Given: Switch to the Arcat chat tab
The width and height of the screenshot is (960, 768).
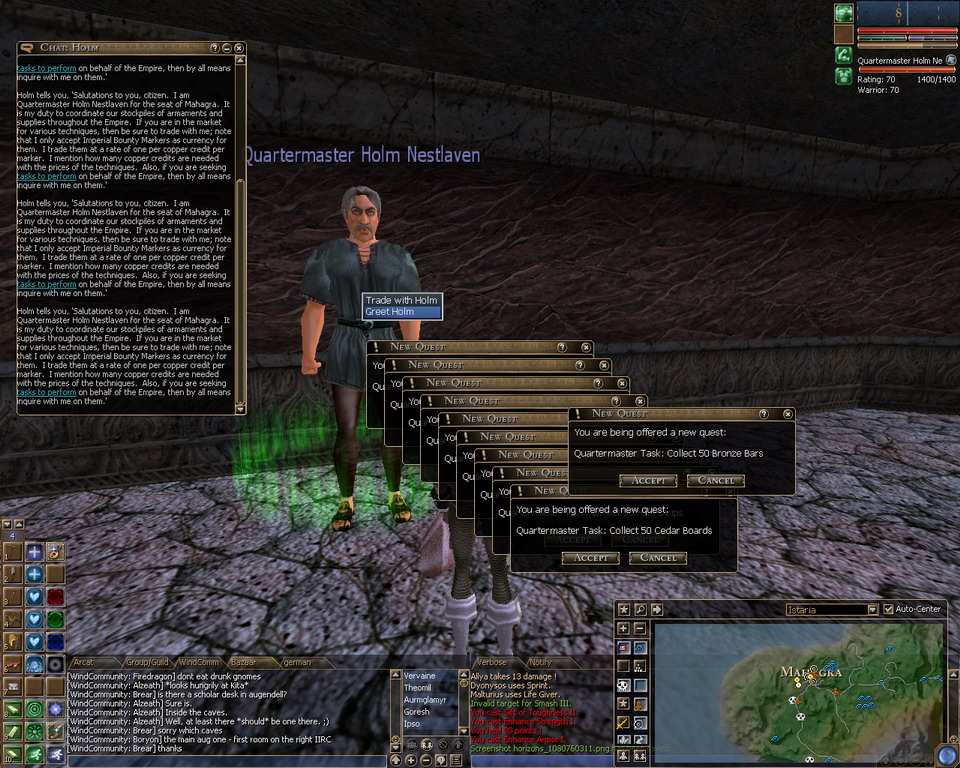Looking at the screenshot, I should click(83, 662).
